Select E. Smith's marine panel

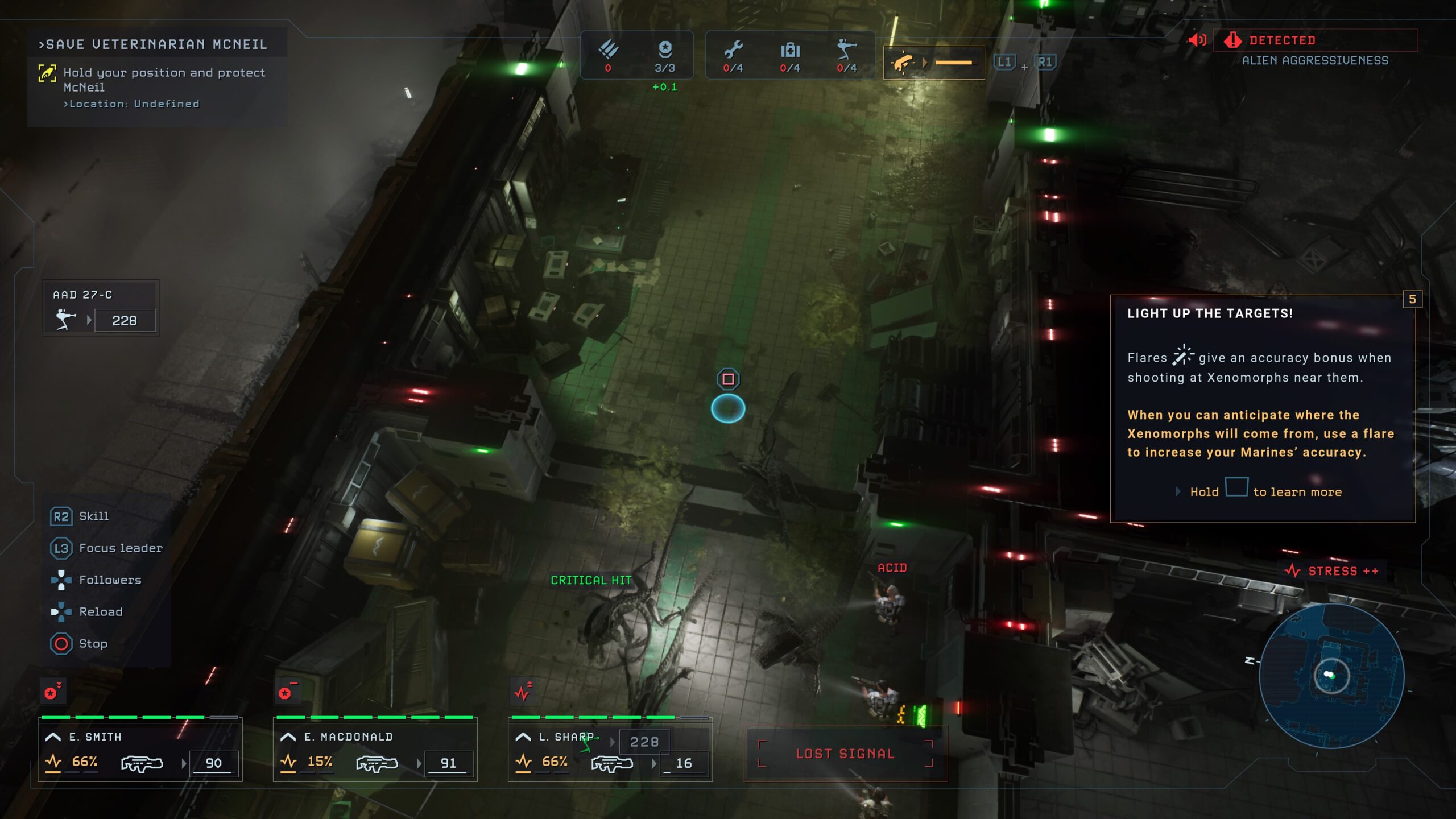click(x=140, y=750)
